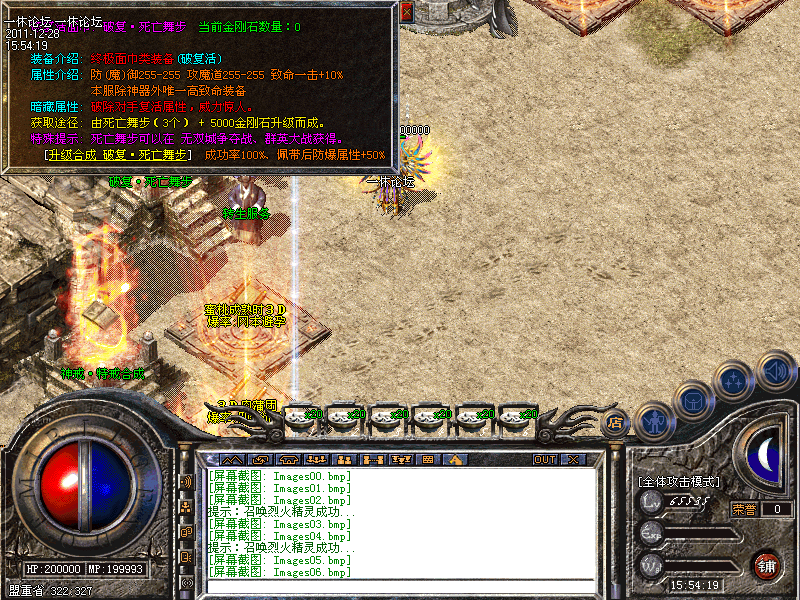The width and height of the screenshot is (800, 600).
Task: Open the character equipment round button
Action: point(653,422)
